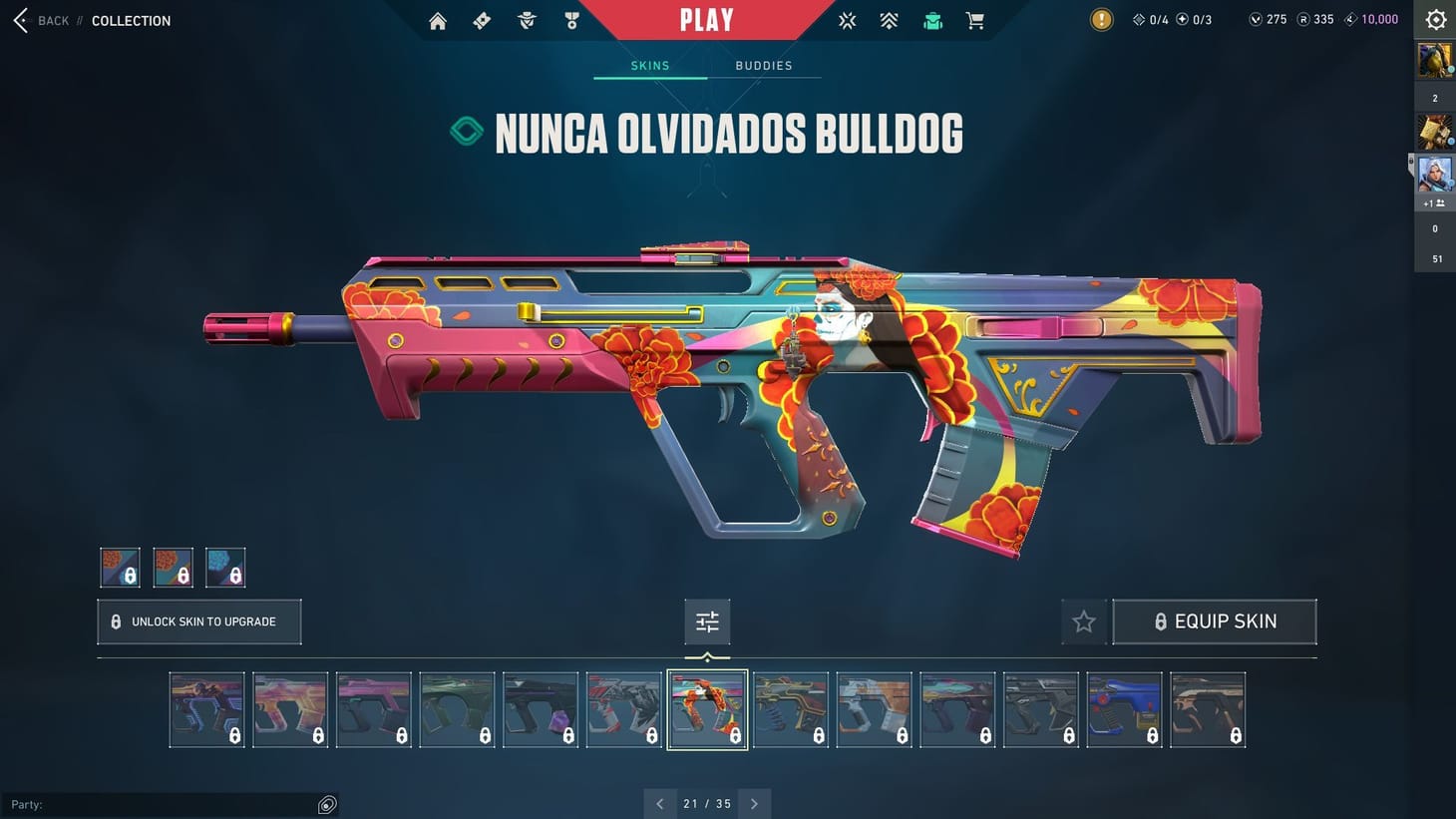Open the skin level upgrade sliders panel

coord(707,620)
